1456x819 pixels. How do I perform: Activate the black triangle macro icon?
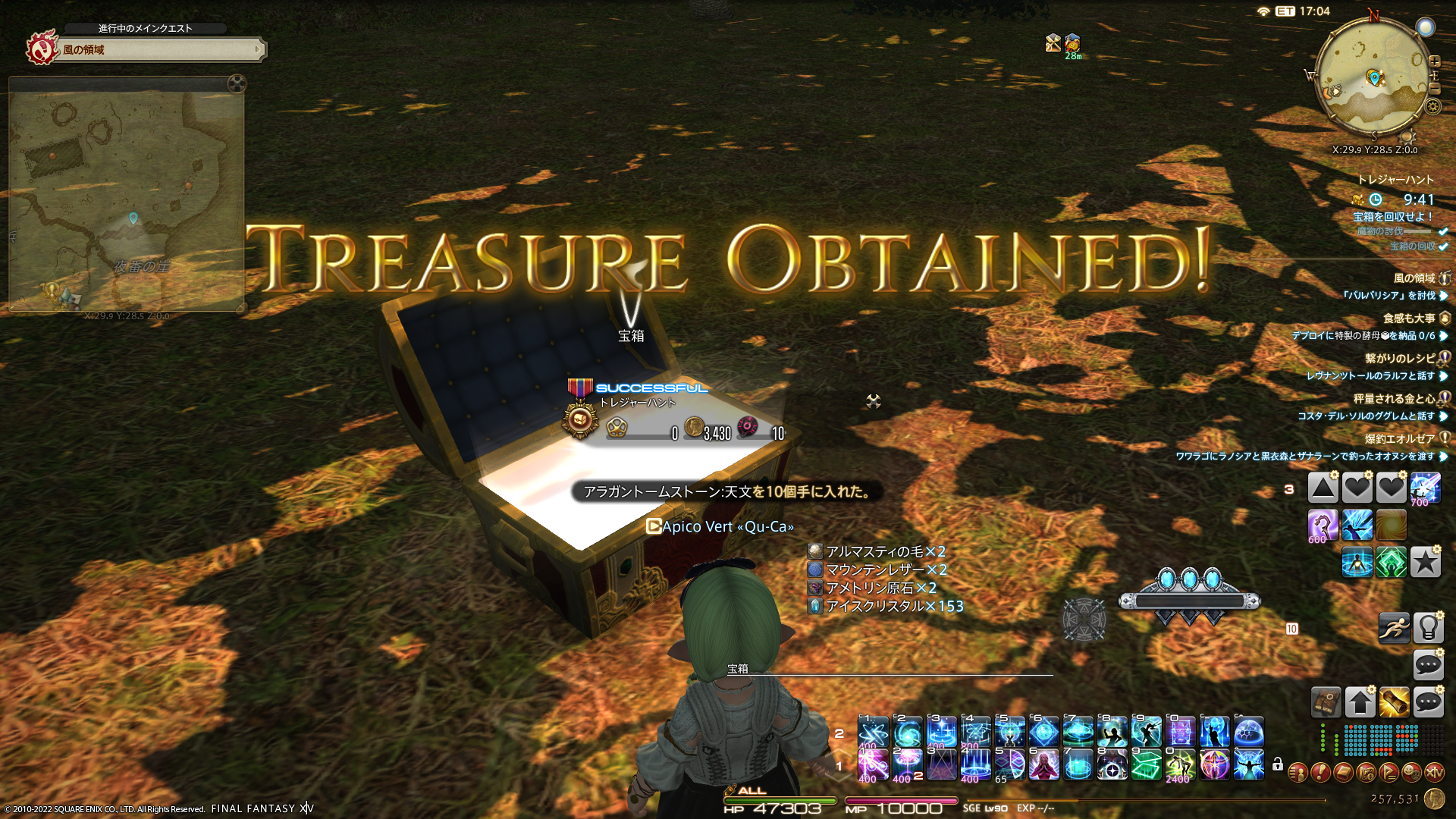(x=1323, y=488)
